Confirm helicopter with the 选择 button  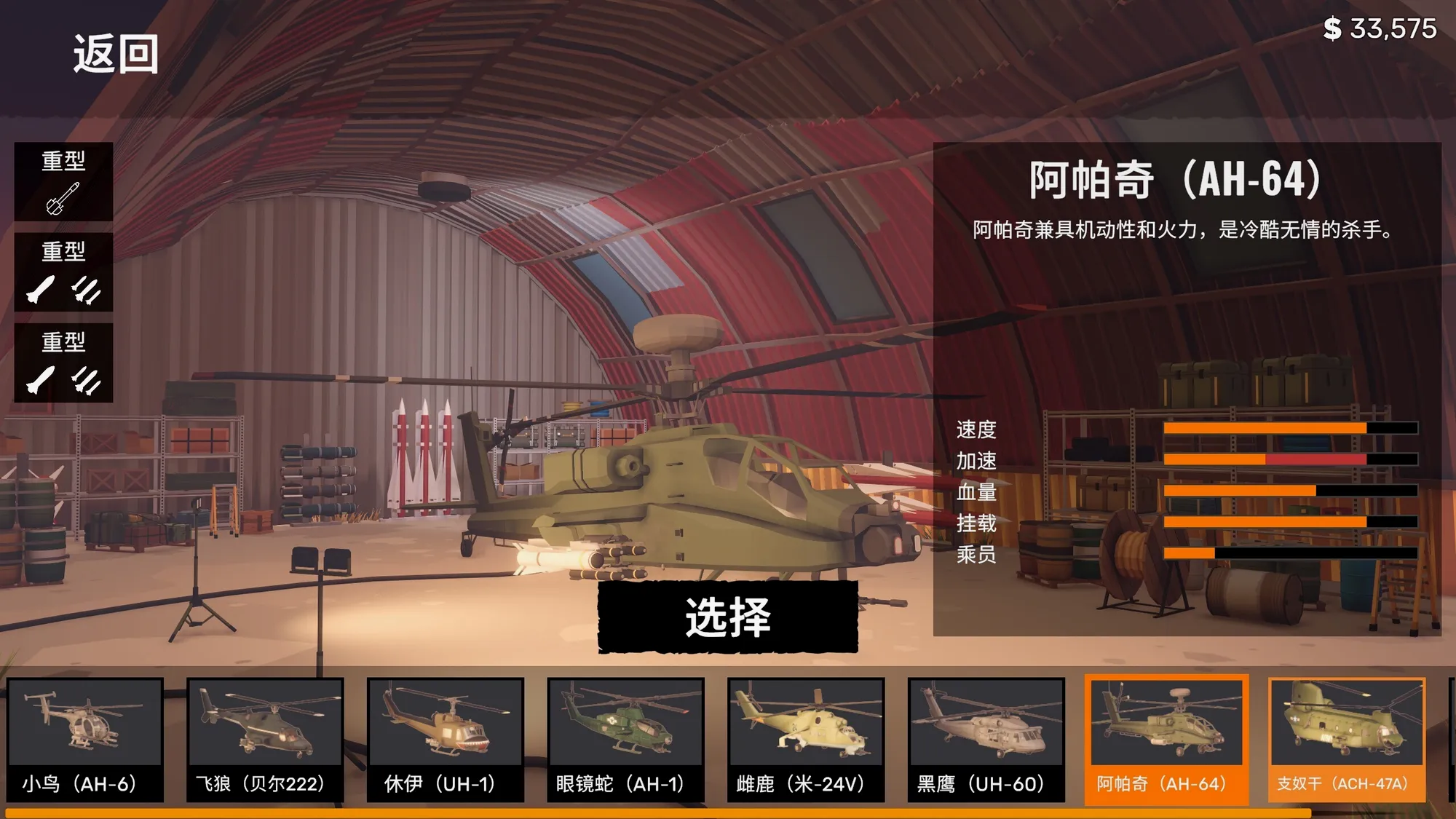(727, 617)
